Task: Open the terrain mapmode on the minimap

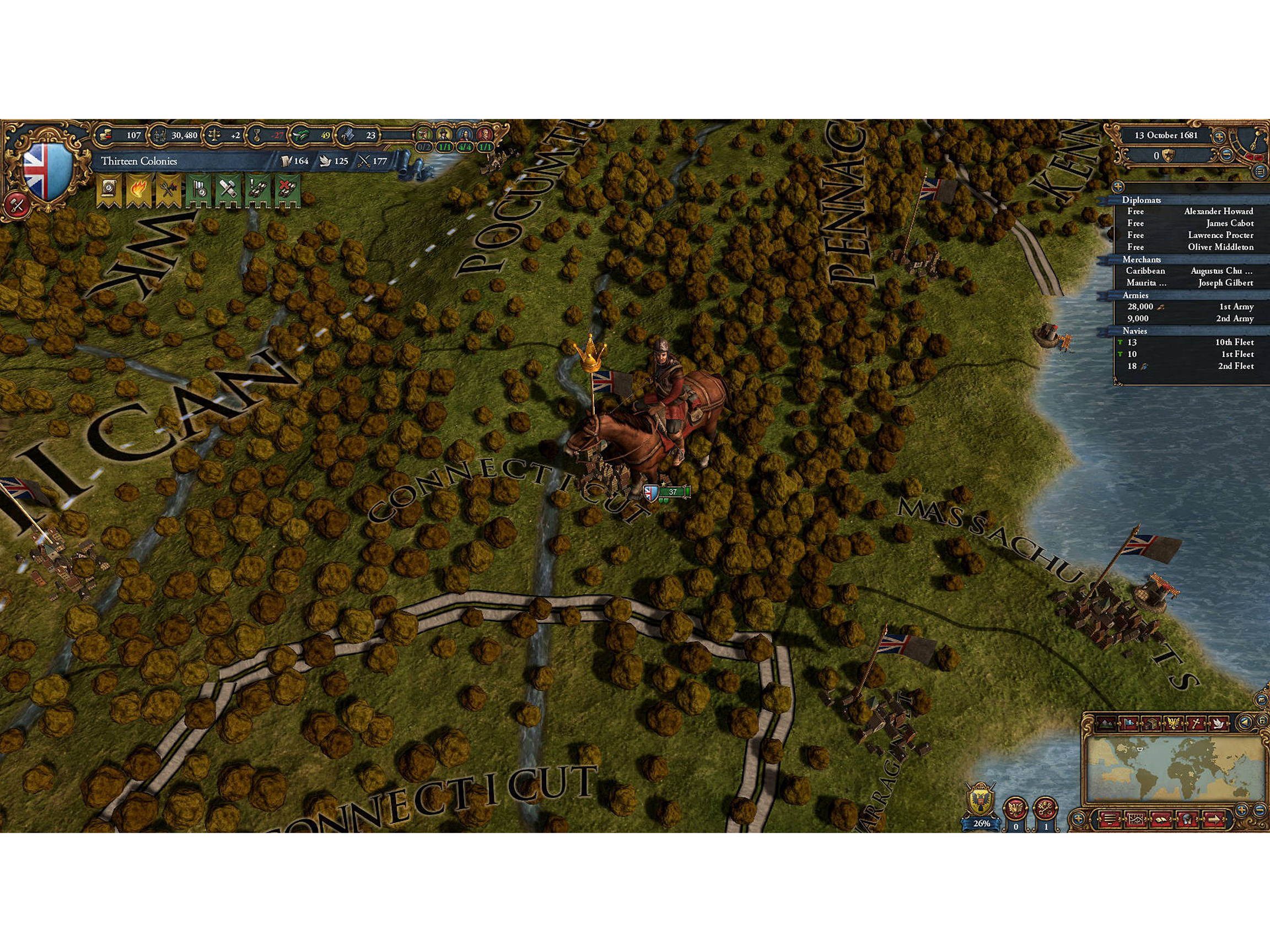Action: 1105,723
